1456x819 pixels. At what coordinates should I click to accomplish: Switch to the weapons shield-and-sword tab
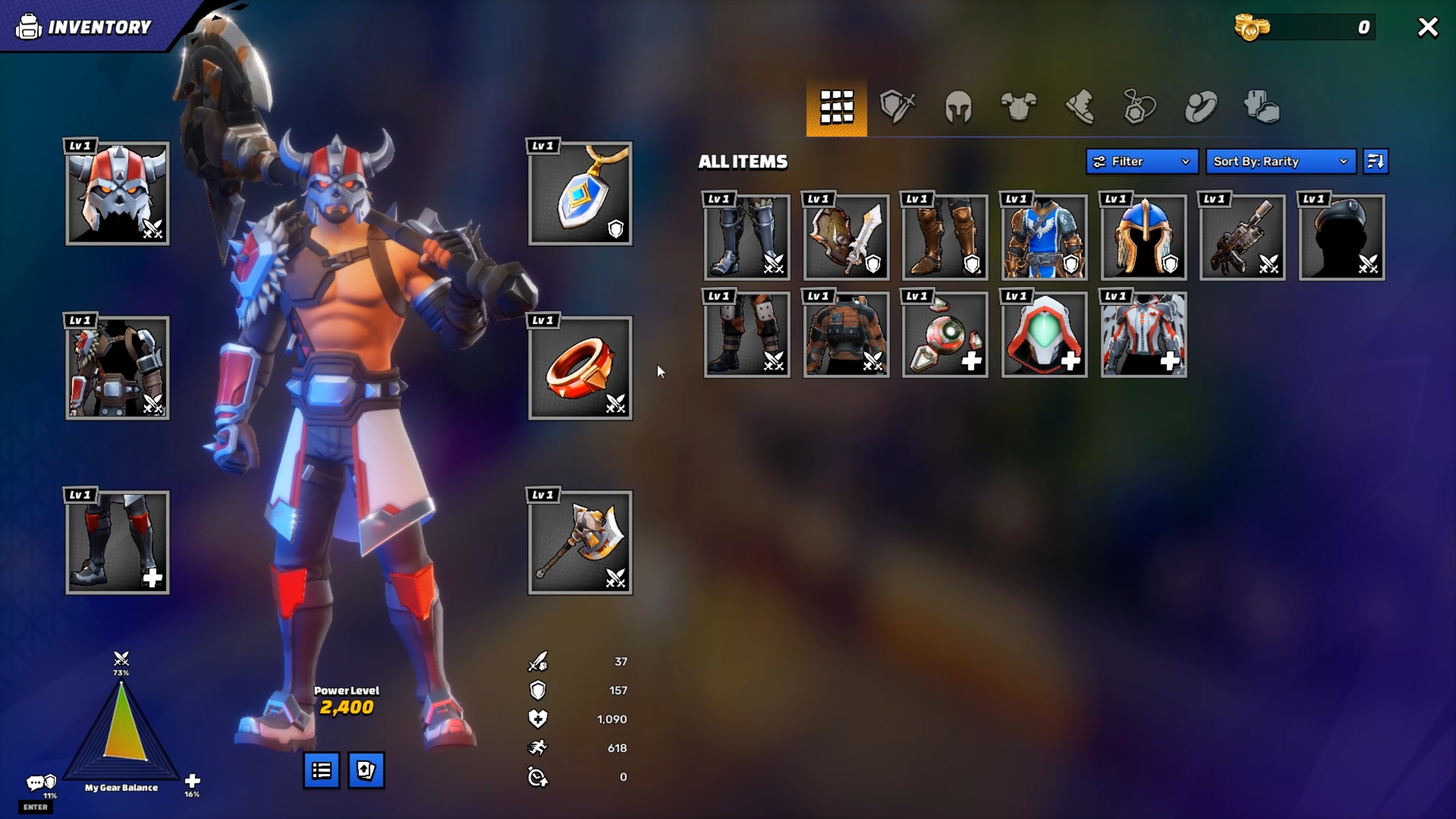coord(897,107)
